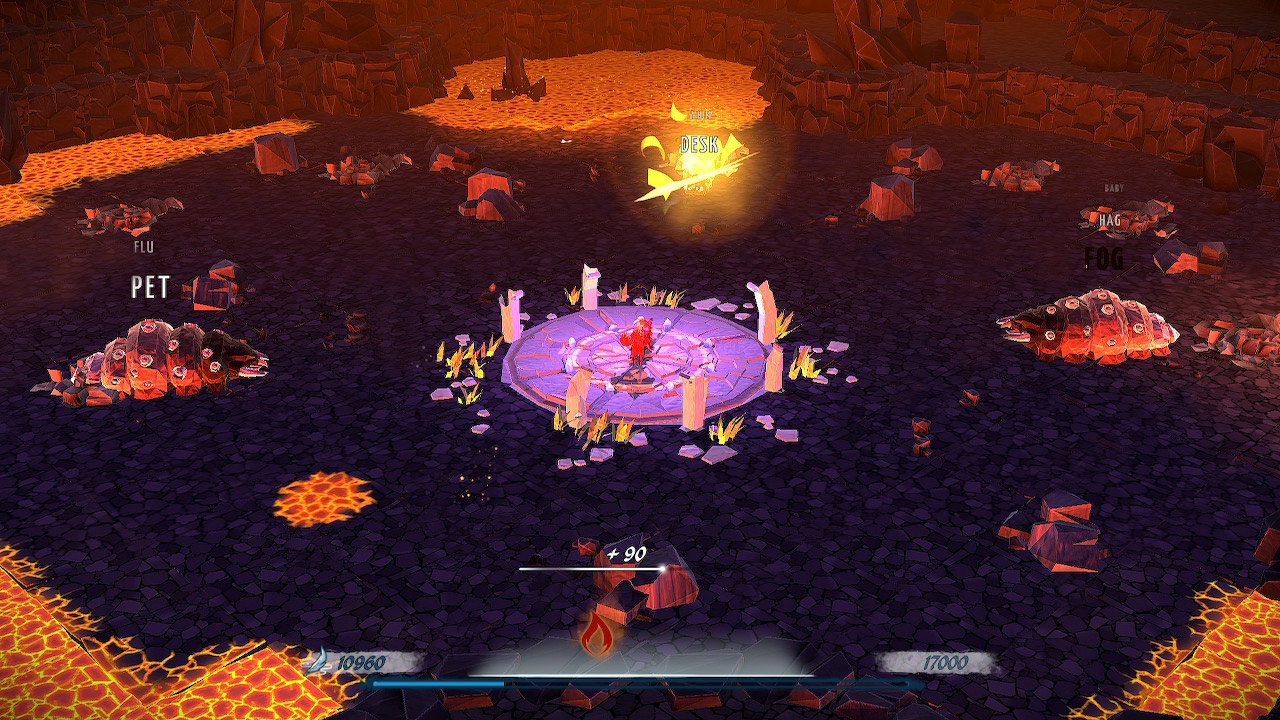Click the current score 10960

tap(360, 660)
